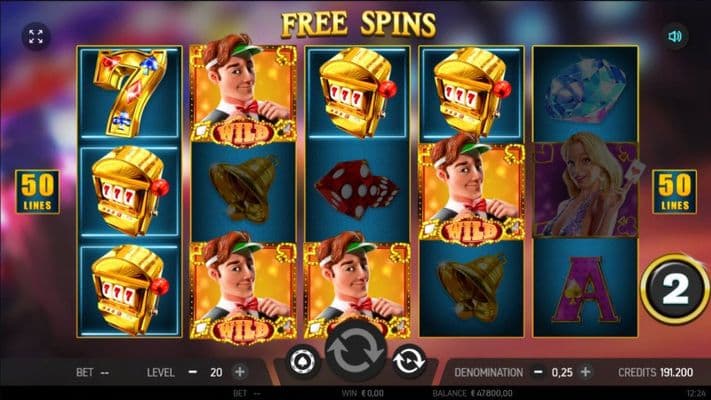
Task: Click the left 50 Lines badge
Action: [38, 191]
